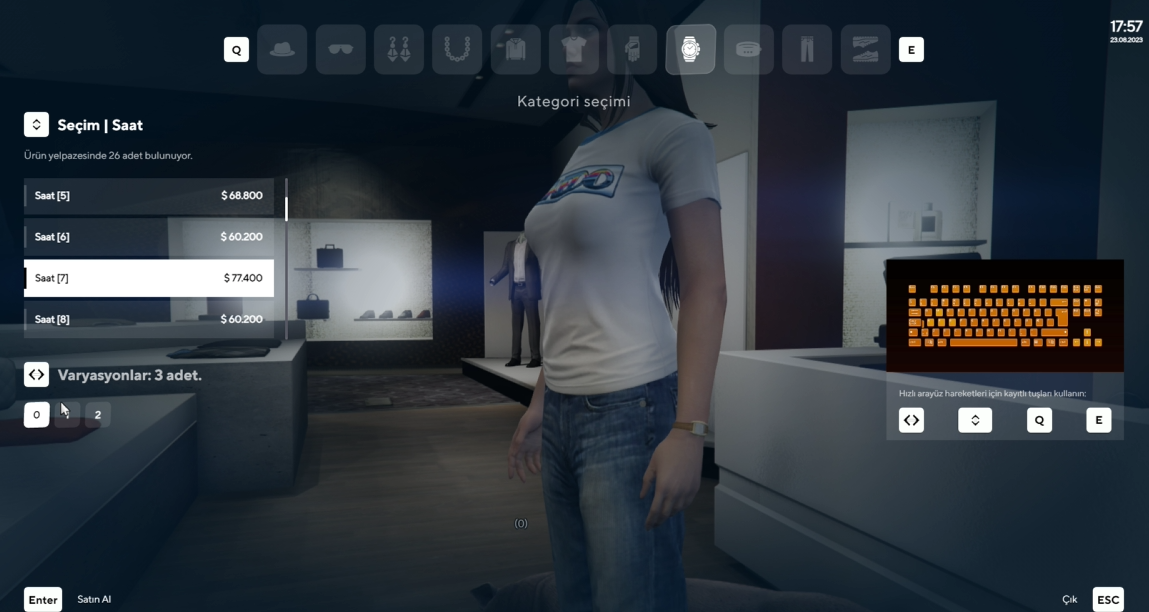The width and height of the screenshot is (1149, 612).
Task: Click the highlighted Saat [7] row
Action: (149, 278)
